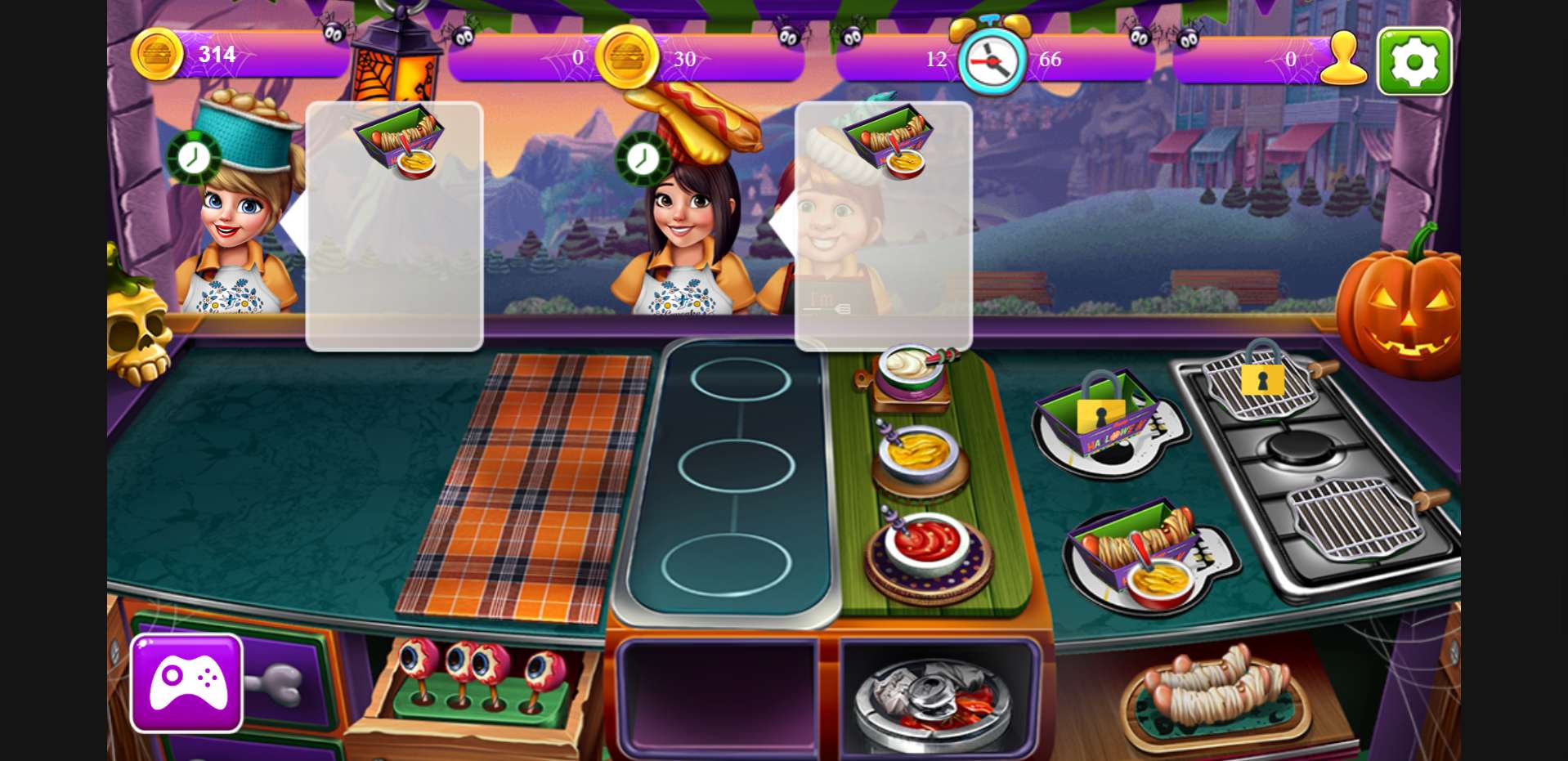Select the ketchup sauce bowl

[928, 544]
